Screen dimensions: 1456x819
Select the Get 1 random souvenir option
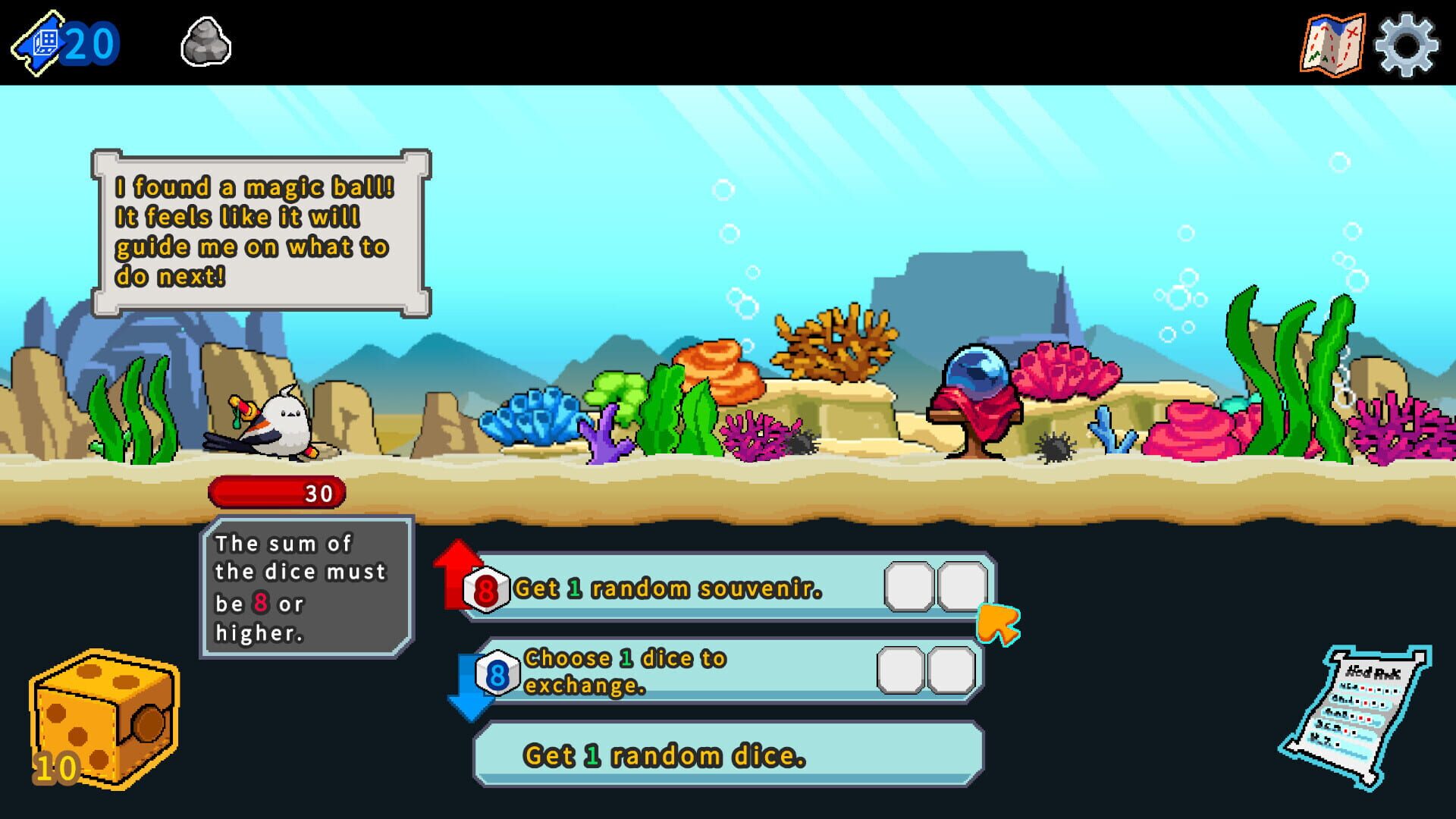click(x=682, y=586)
